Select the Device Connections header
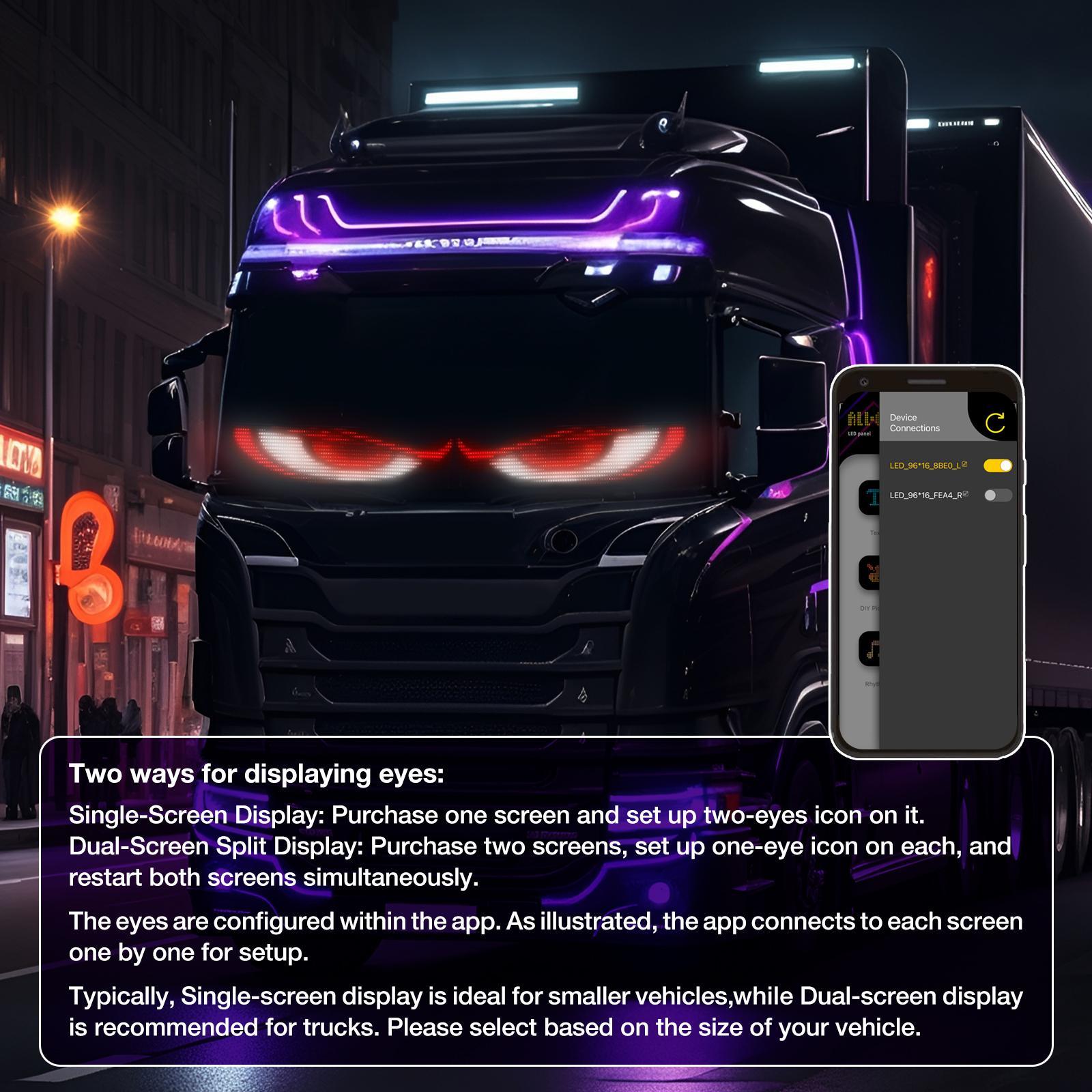 coord(915,422)
